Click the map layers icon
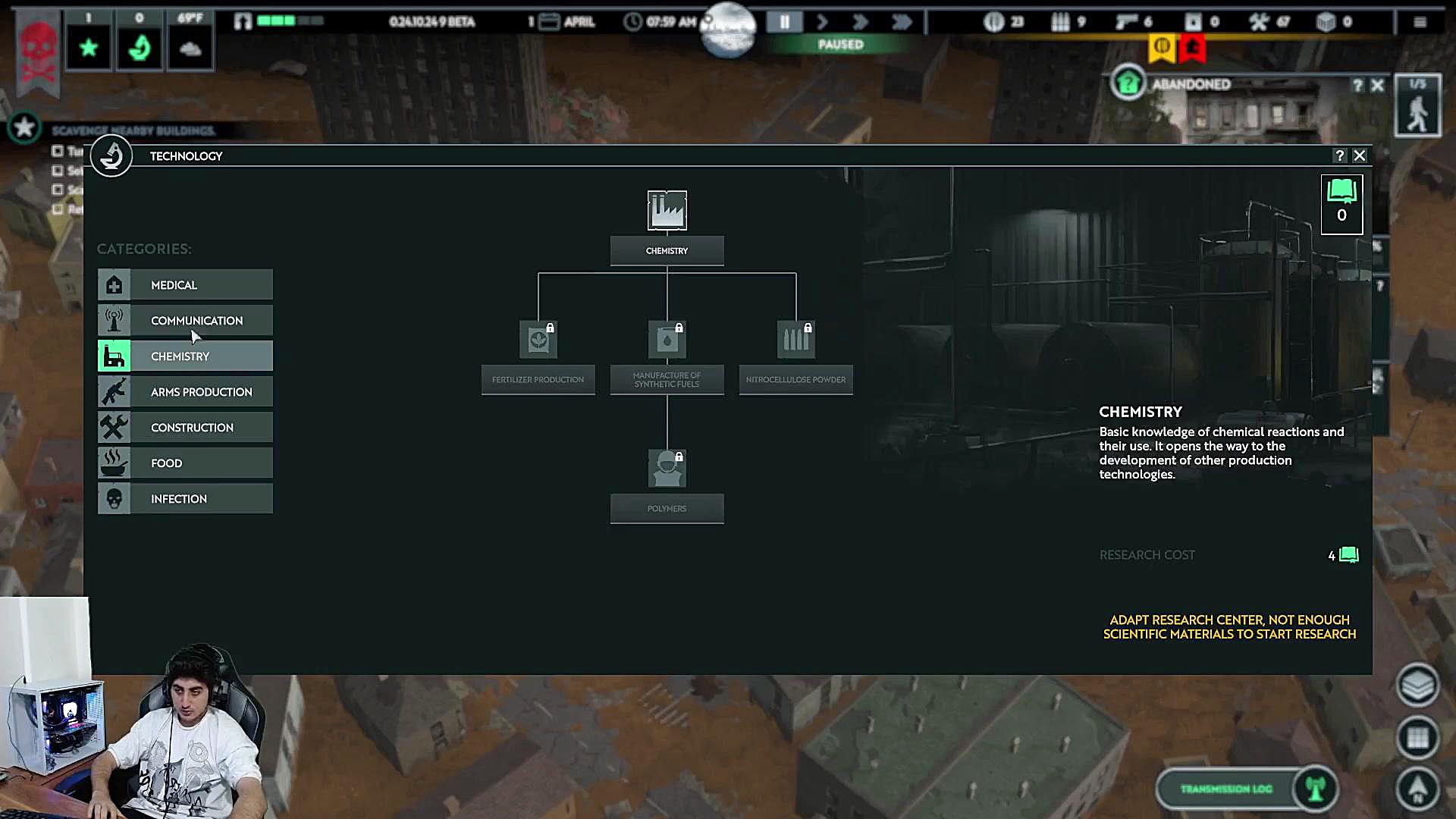The image size is (1456, 819). click(1417, 686)
